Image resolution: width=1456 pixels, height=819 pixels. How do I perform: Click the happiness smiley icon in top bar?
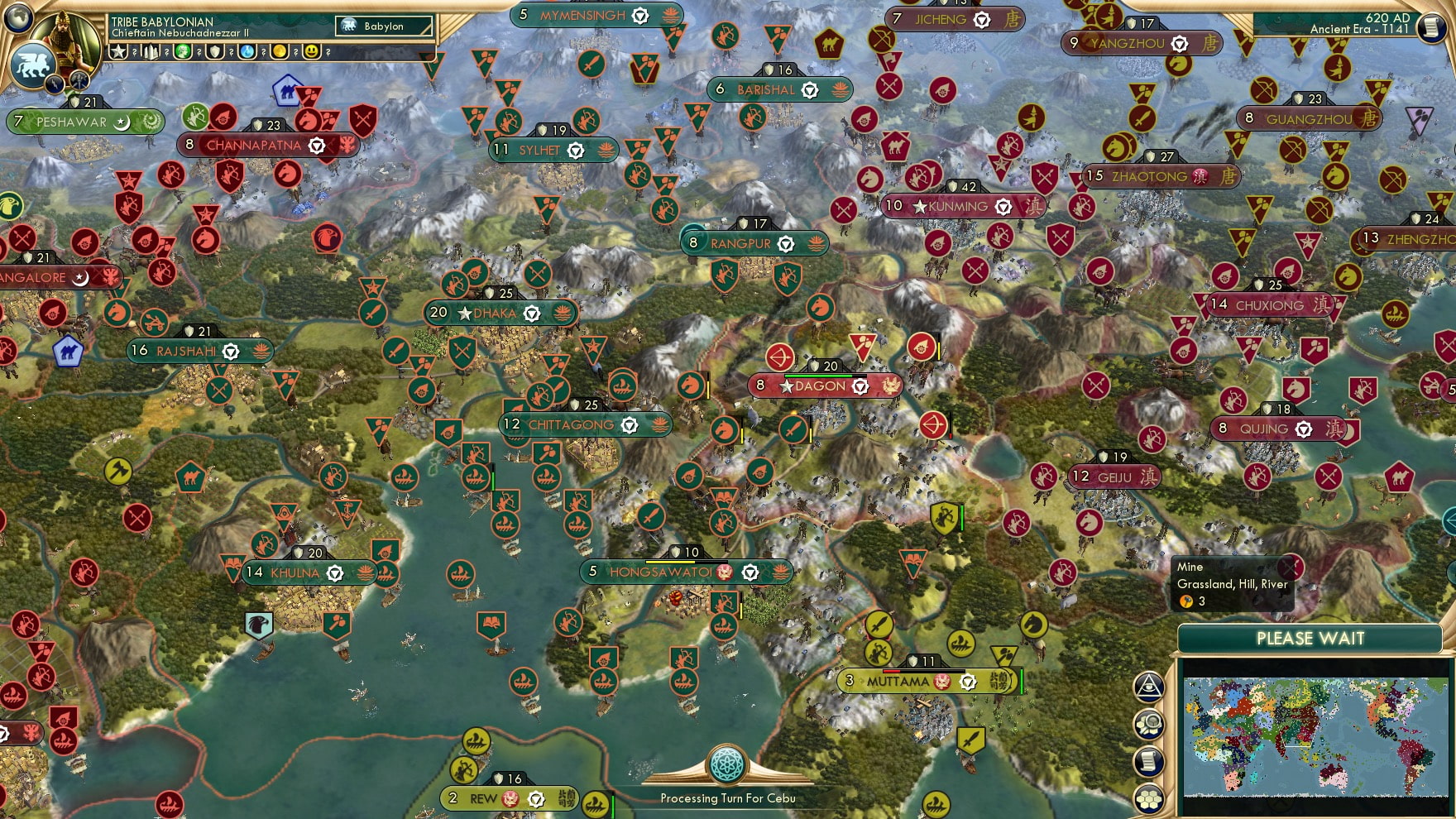click(x=312, y=51)
